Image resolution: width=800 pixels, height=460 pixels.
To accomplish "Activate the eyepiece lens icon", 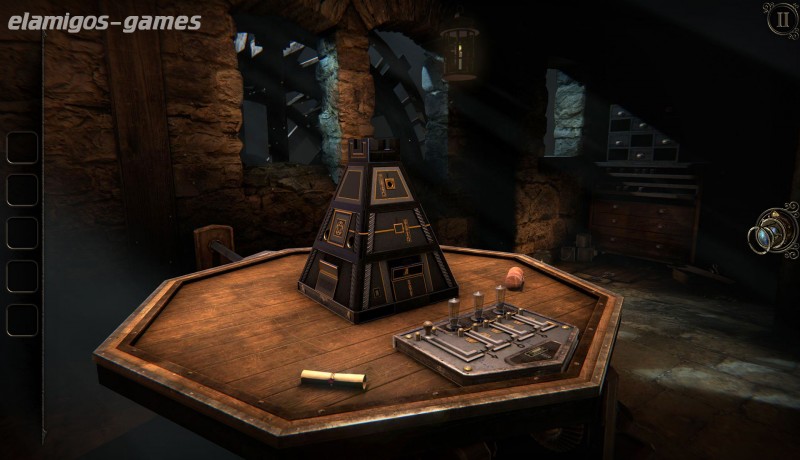I will (775, 232).
